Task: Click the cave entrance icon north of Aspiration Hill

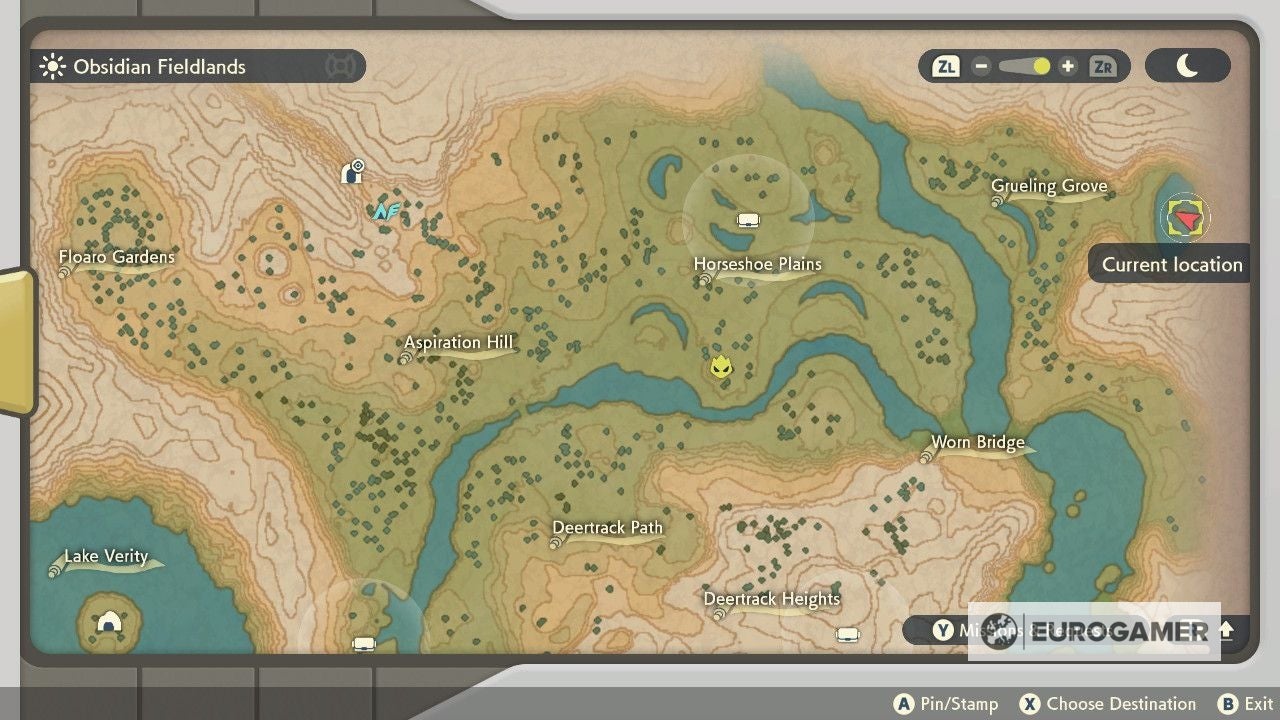Action: click(x=352, y=171)
